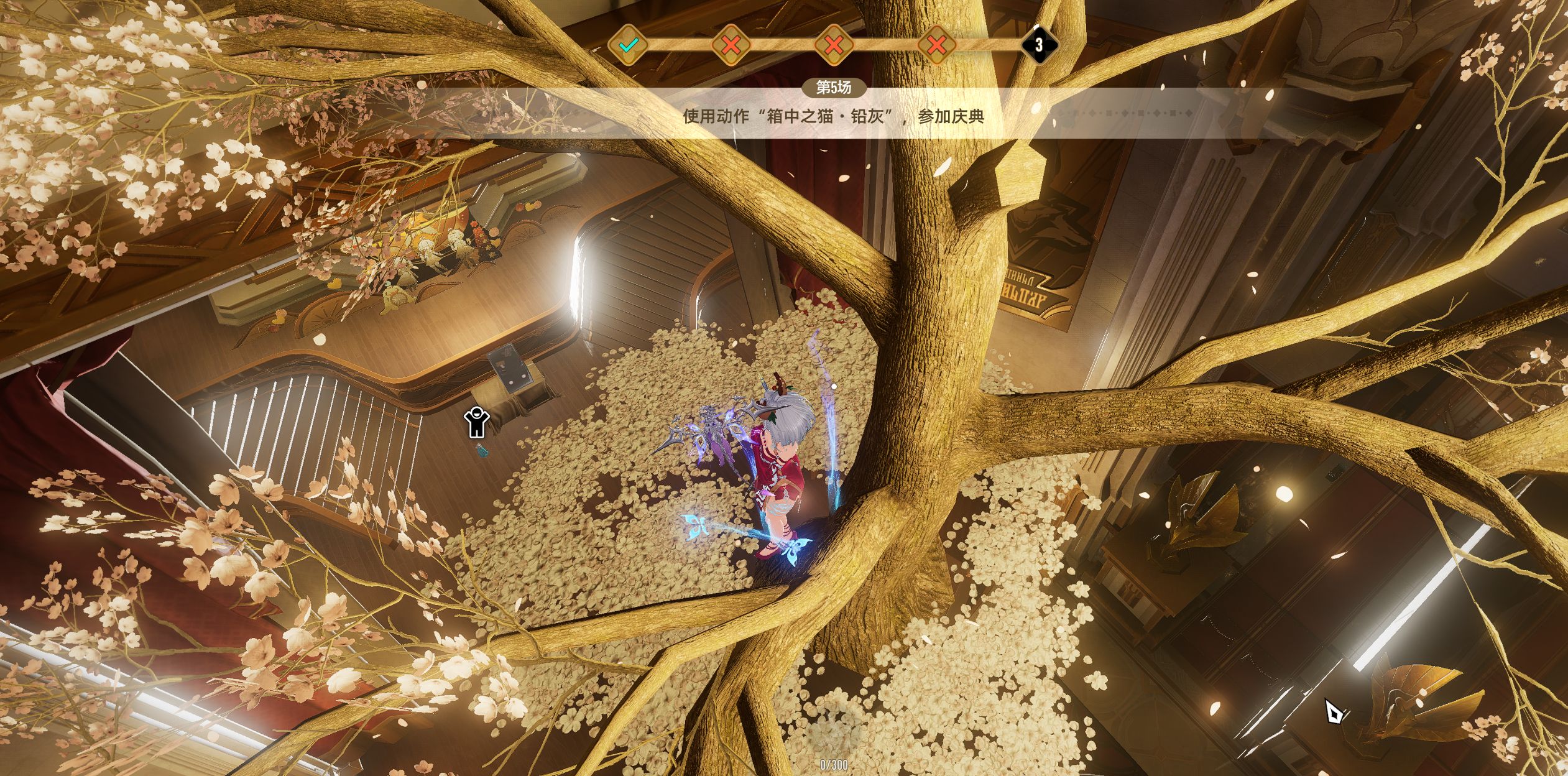
Task: Select the black diamond marker numbered 3
Action: [1039, 45]
